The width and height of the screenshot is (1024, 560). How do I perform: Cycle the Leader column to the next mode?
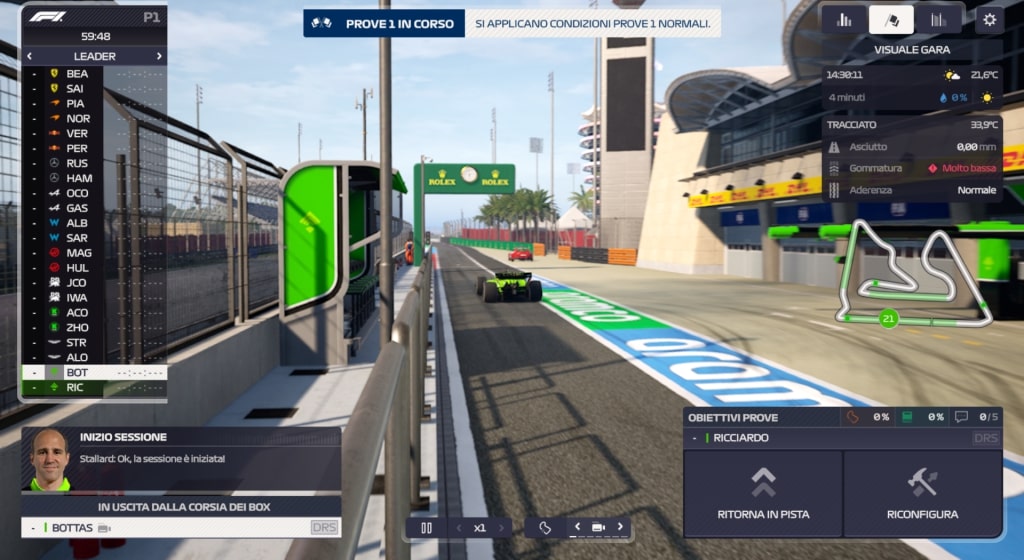[x=159, y=56]
